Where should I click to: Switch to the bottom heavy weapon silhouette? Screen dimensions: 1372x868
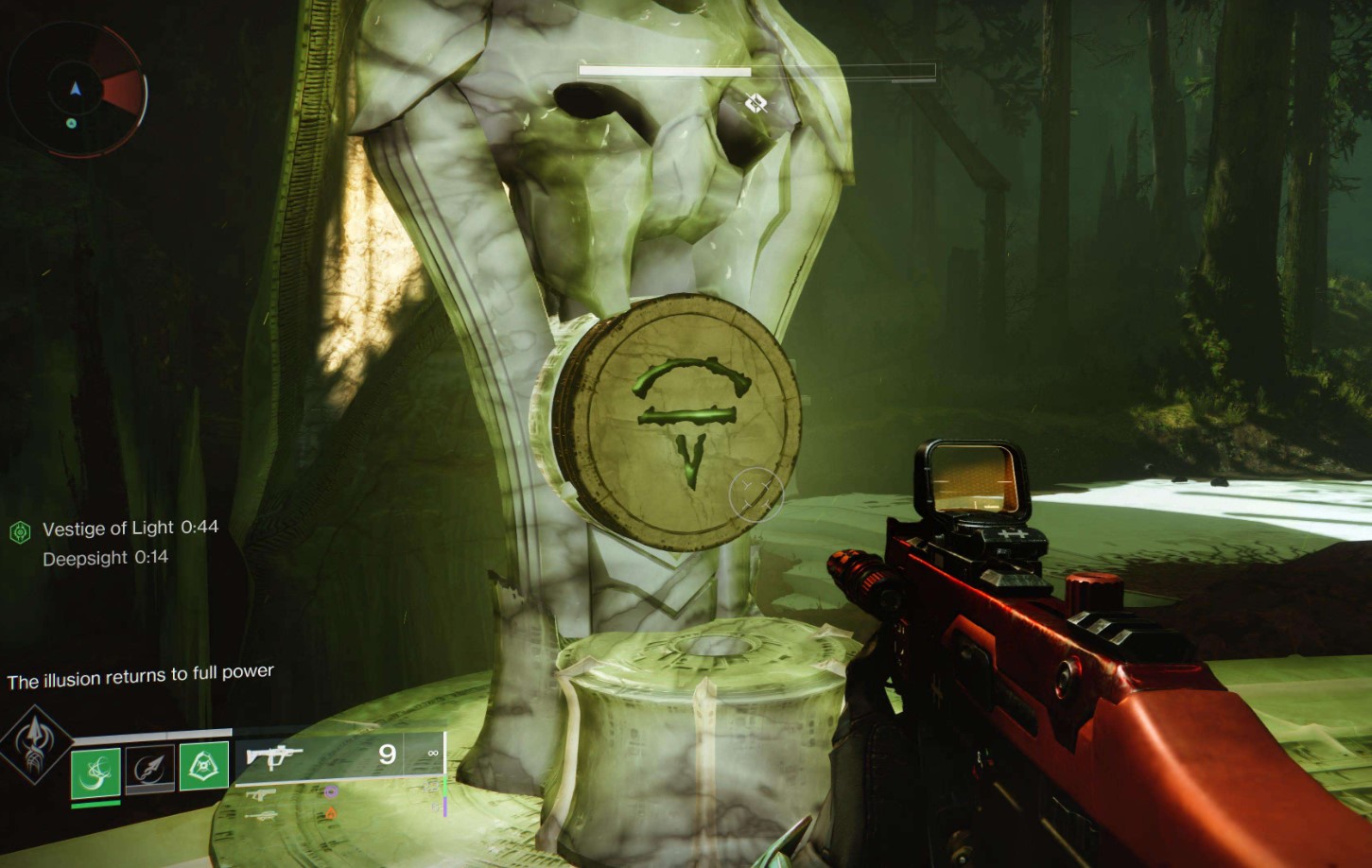[261, 815]
